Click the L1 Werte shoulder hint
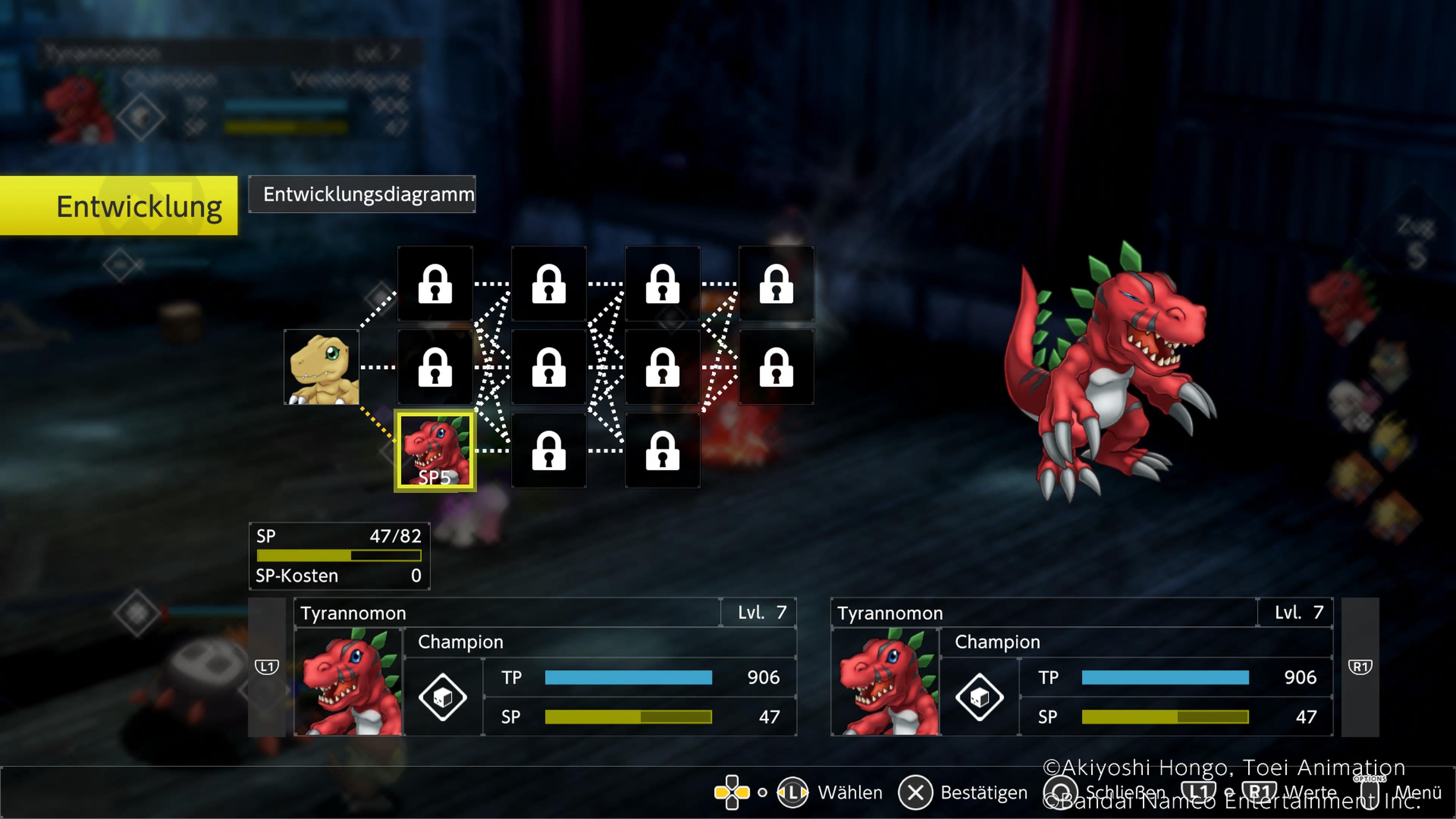This screenshot has width=1456, height=819. (1199, 791)
